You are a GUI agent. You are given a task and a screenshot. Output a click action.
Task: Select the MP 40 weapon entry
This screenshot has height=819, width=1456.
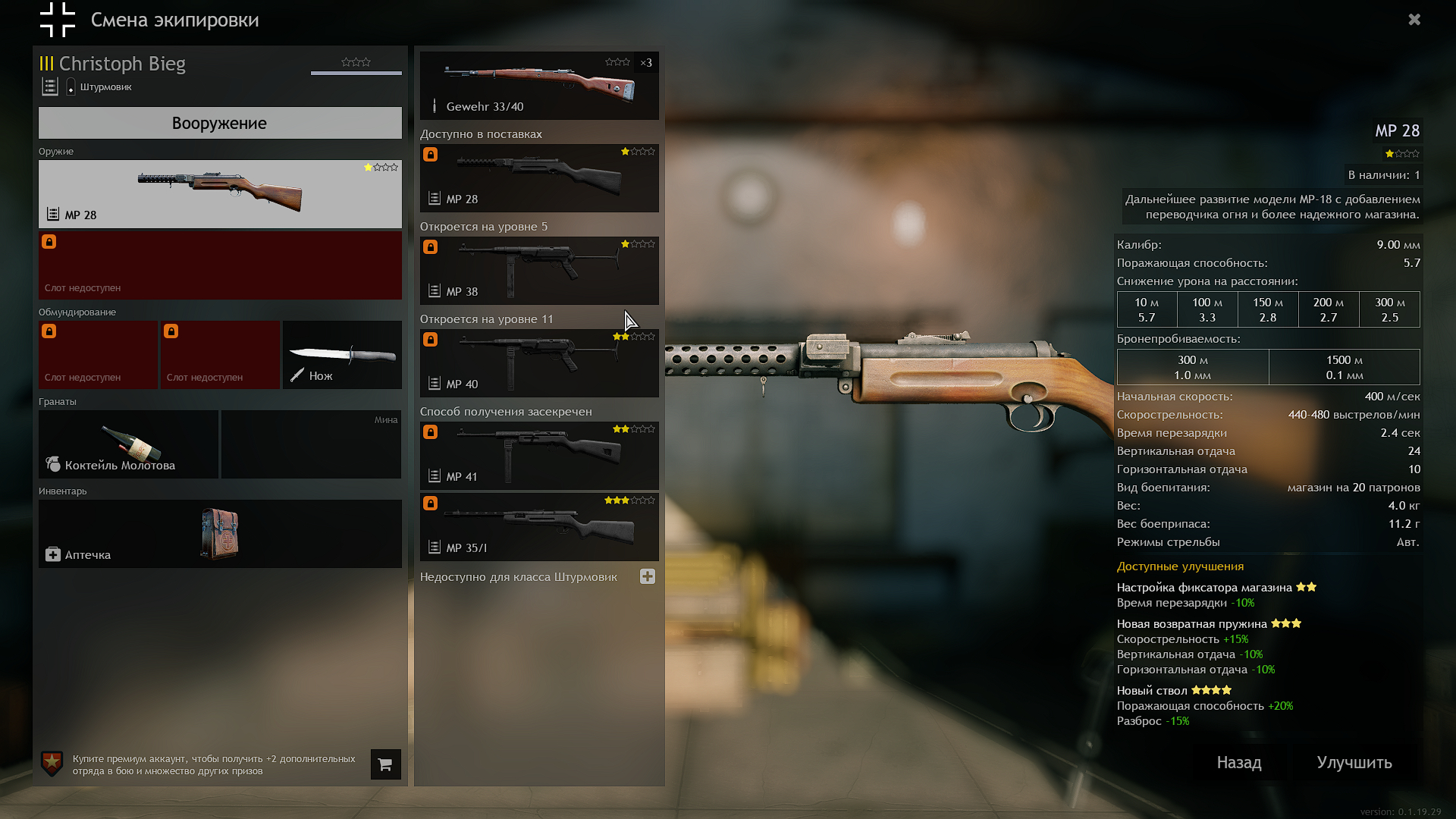point(539,363)
